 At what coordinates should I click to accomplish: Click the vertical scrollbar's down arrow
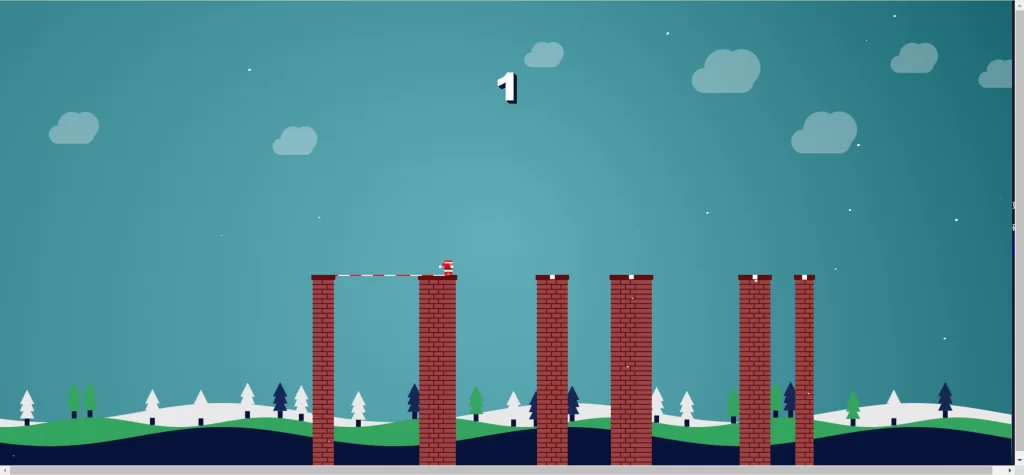point(1018,460)
